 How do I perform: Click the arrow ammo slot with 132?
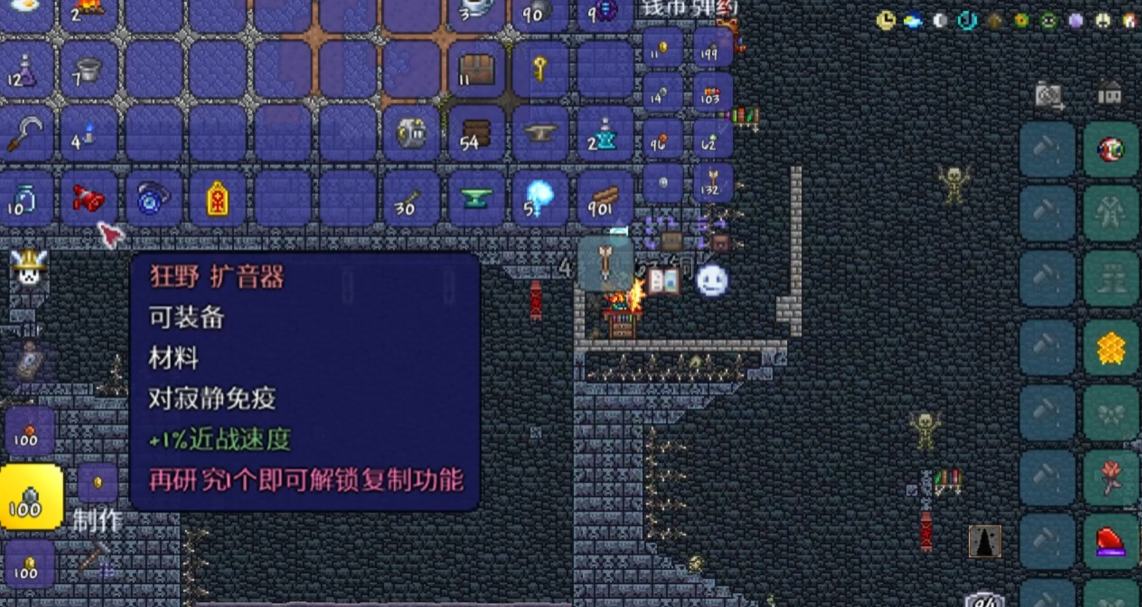click(x=713, y=183)
